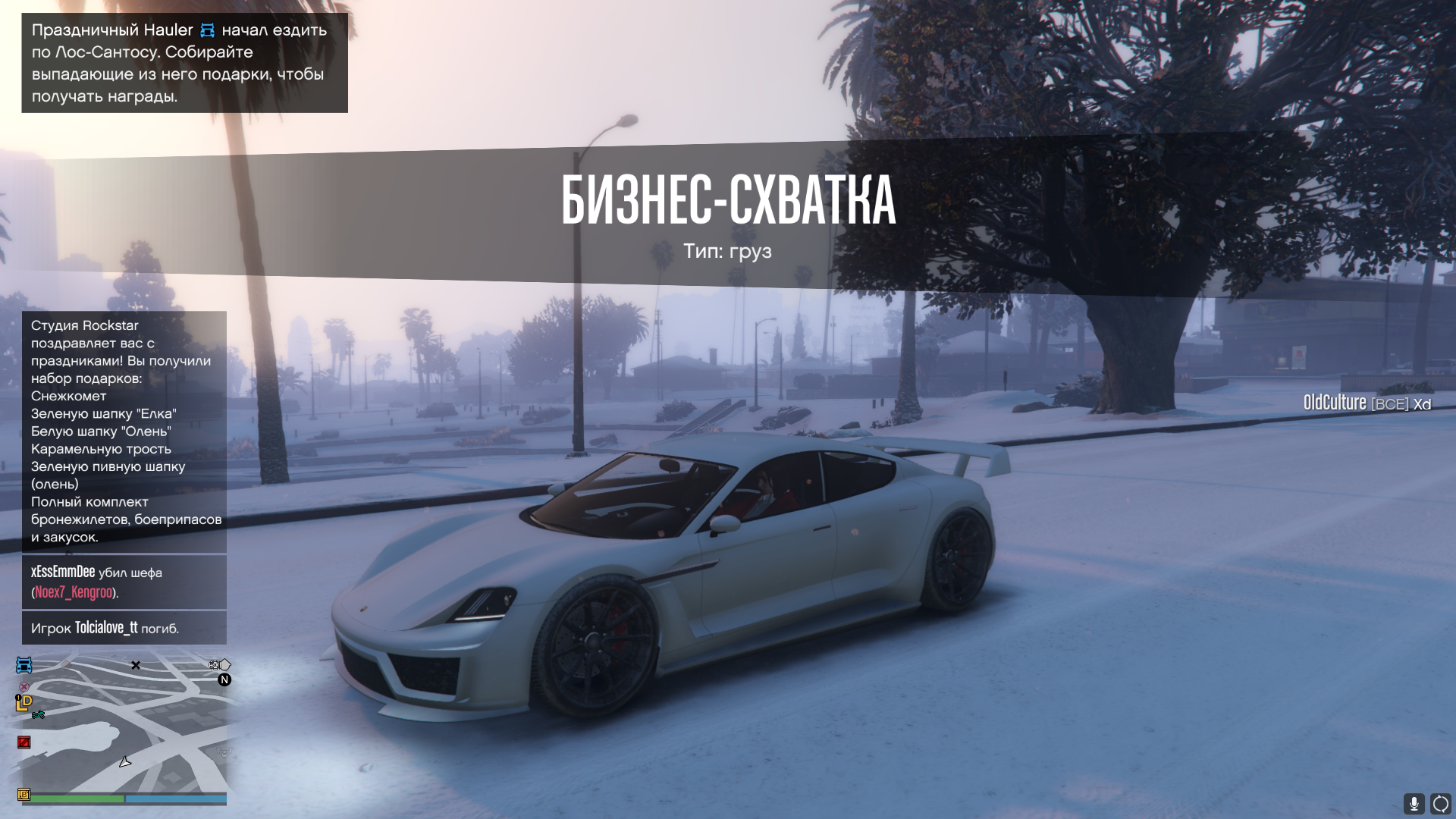This screenshot has height=819, width=1456.
Task: Select the pink crossed circle blip on the minimap
Action: coord(24,686)
